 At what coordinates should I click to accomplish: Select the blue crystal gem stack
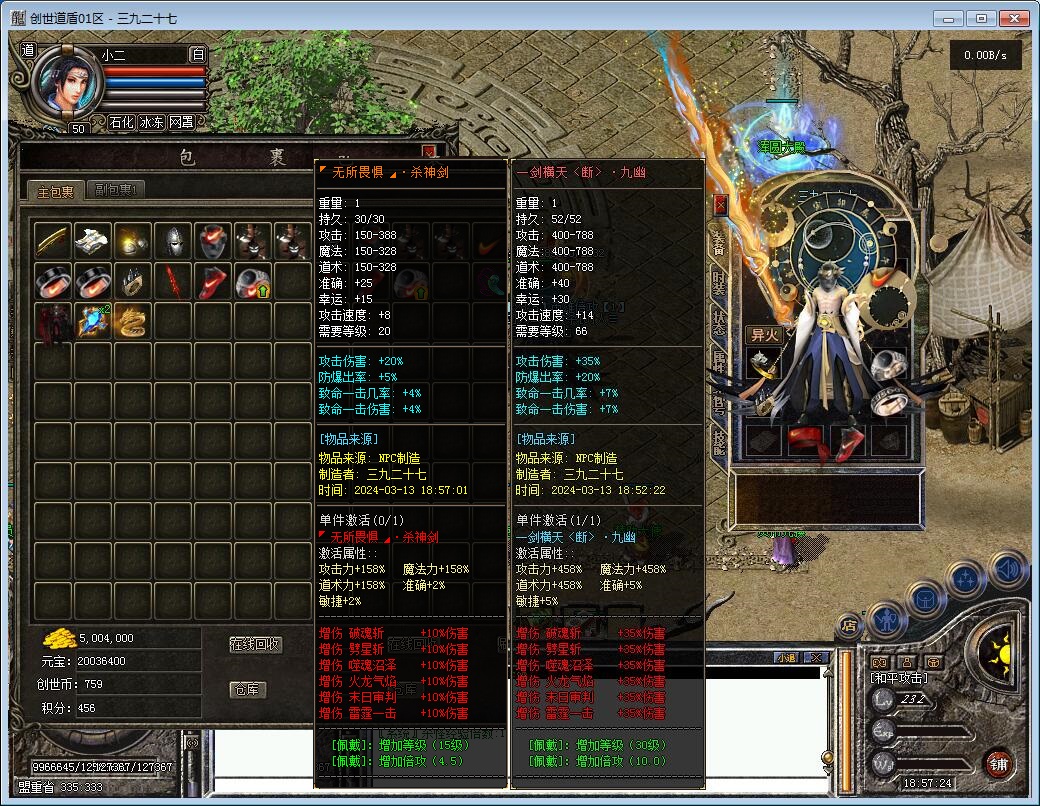click(x=93, y=320)
